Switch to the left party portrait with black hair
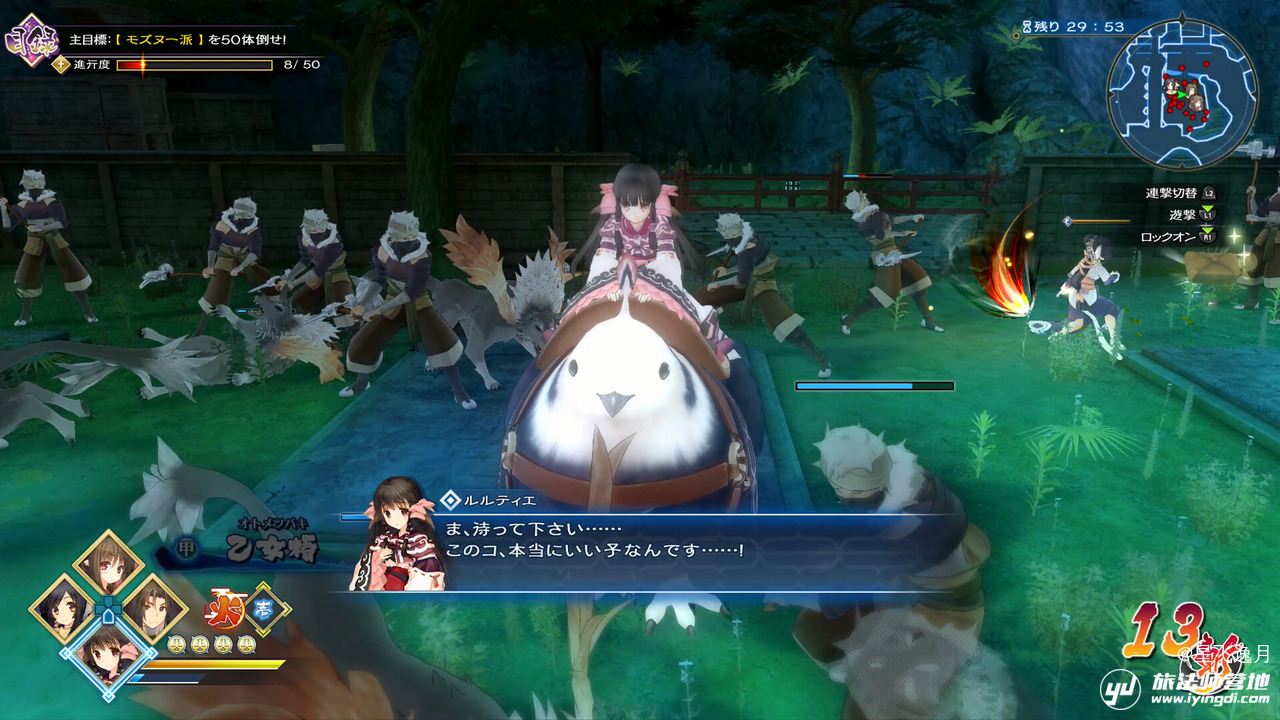1280x720 pixels. pos(62,608)
